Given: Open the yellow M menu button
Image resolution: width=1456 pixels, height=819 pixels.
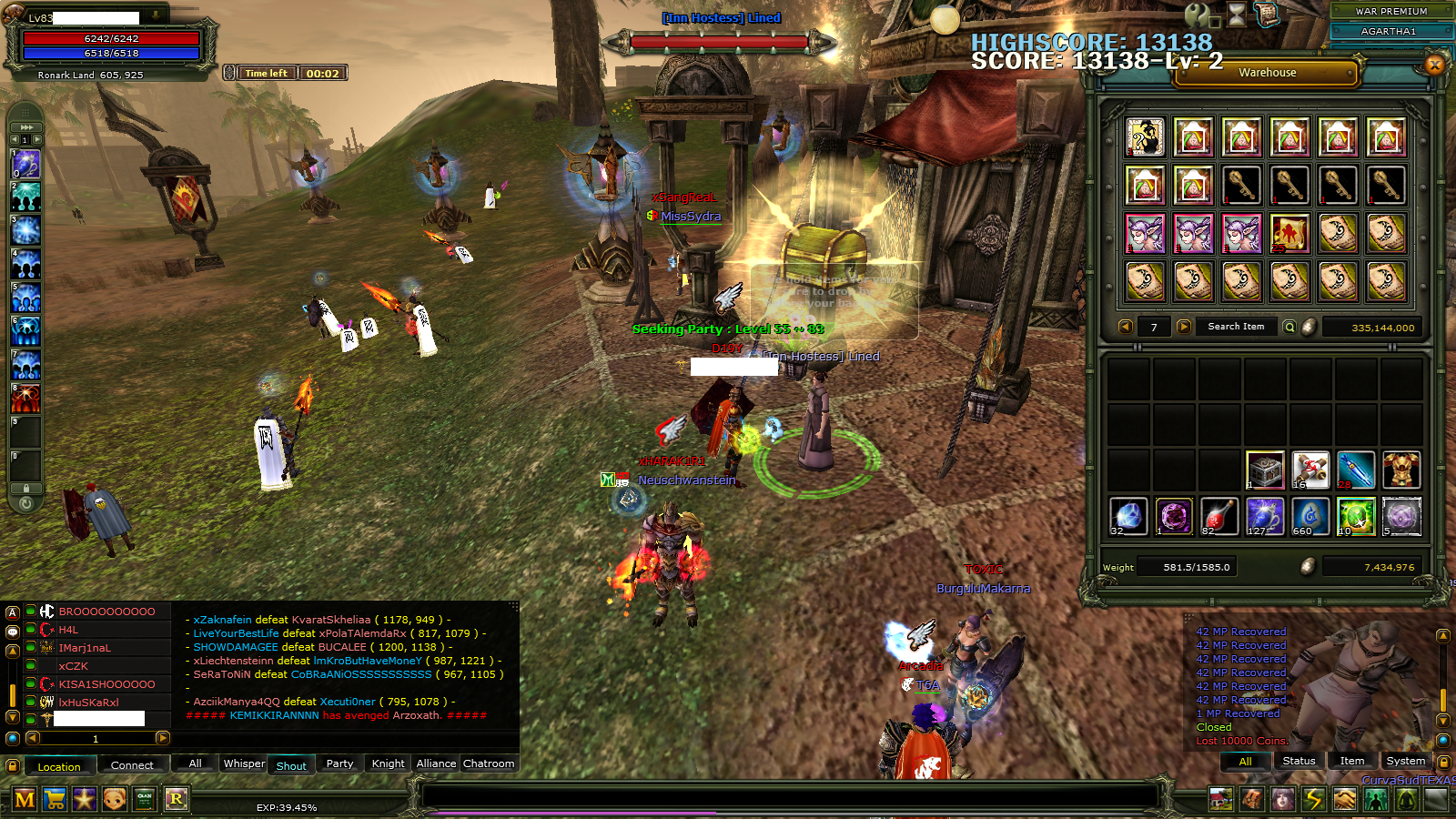Looking at the screenshot, I should click(x=25, y=799).
